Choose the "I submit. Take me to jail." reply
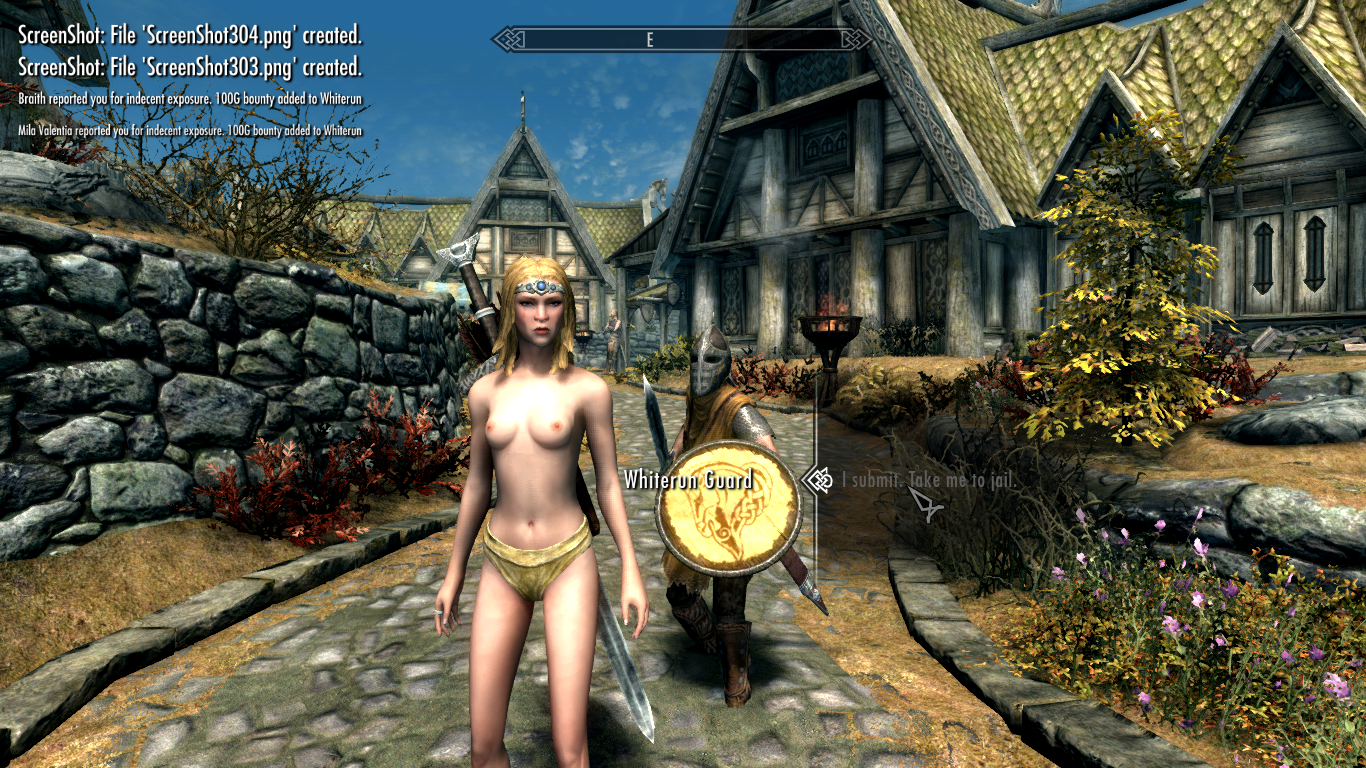Screen dimensions: 1366x768 pos(928,481)
